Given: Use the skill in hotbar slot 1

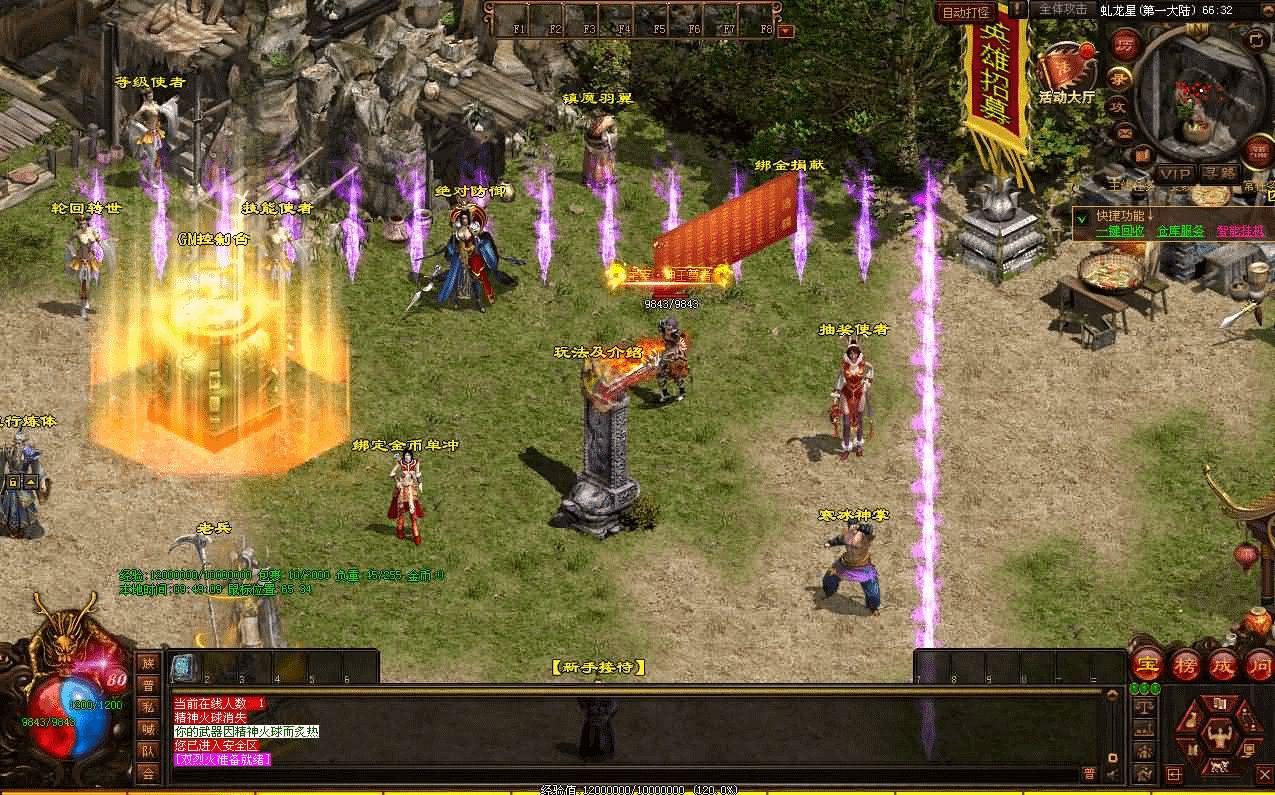Looking at the screenshot, I should [x=182, y=667].
